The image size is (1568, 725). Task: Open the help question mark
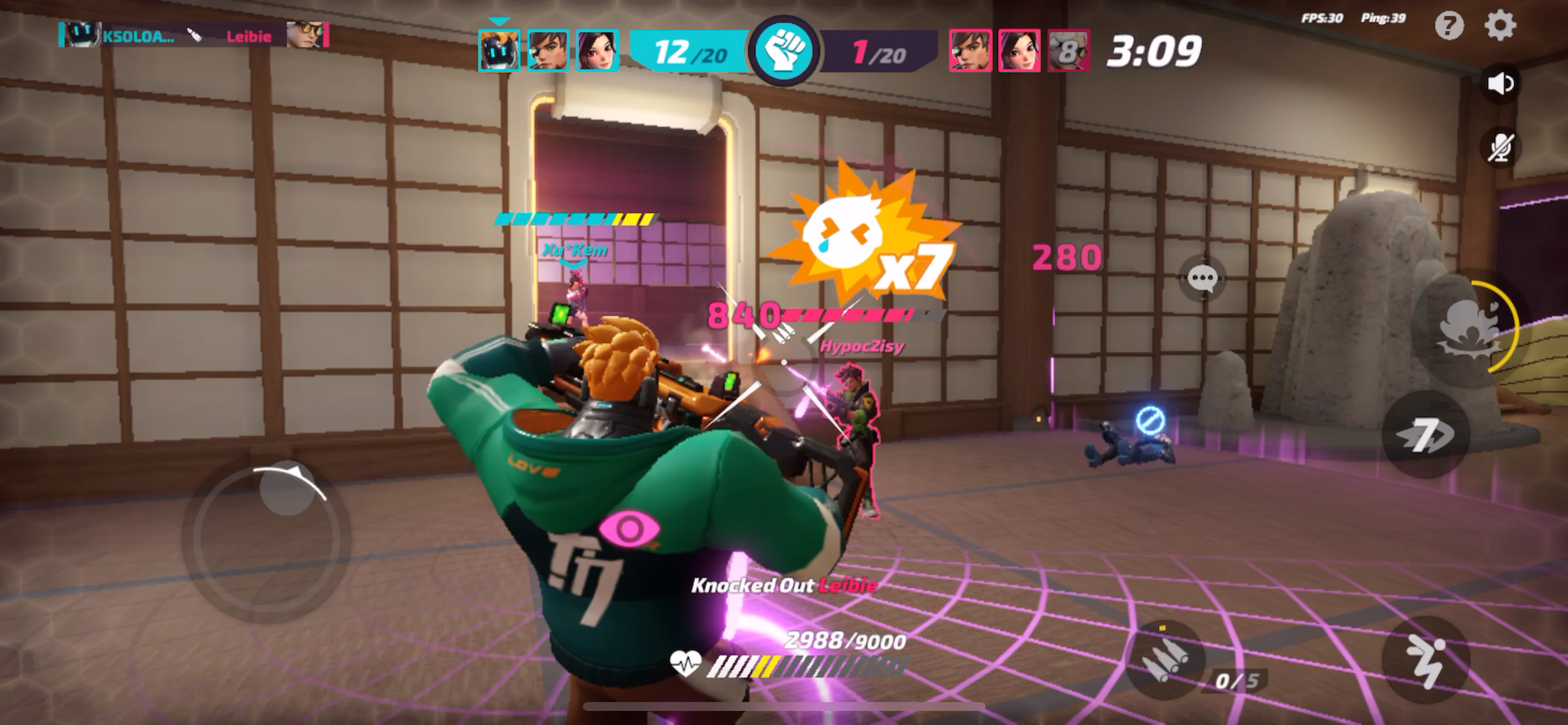[1449, 26]
